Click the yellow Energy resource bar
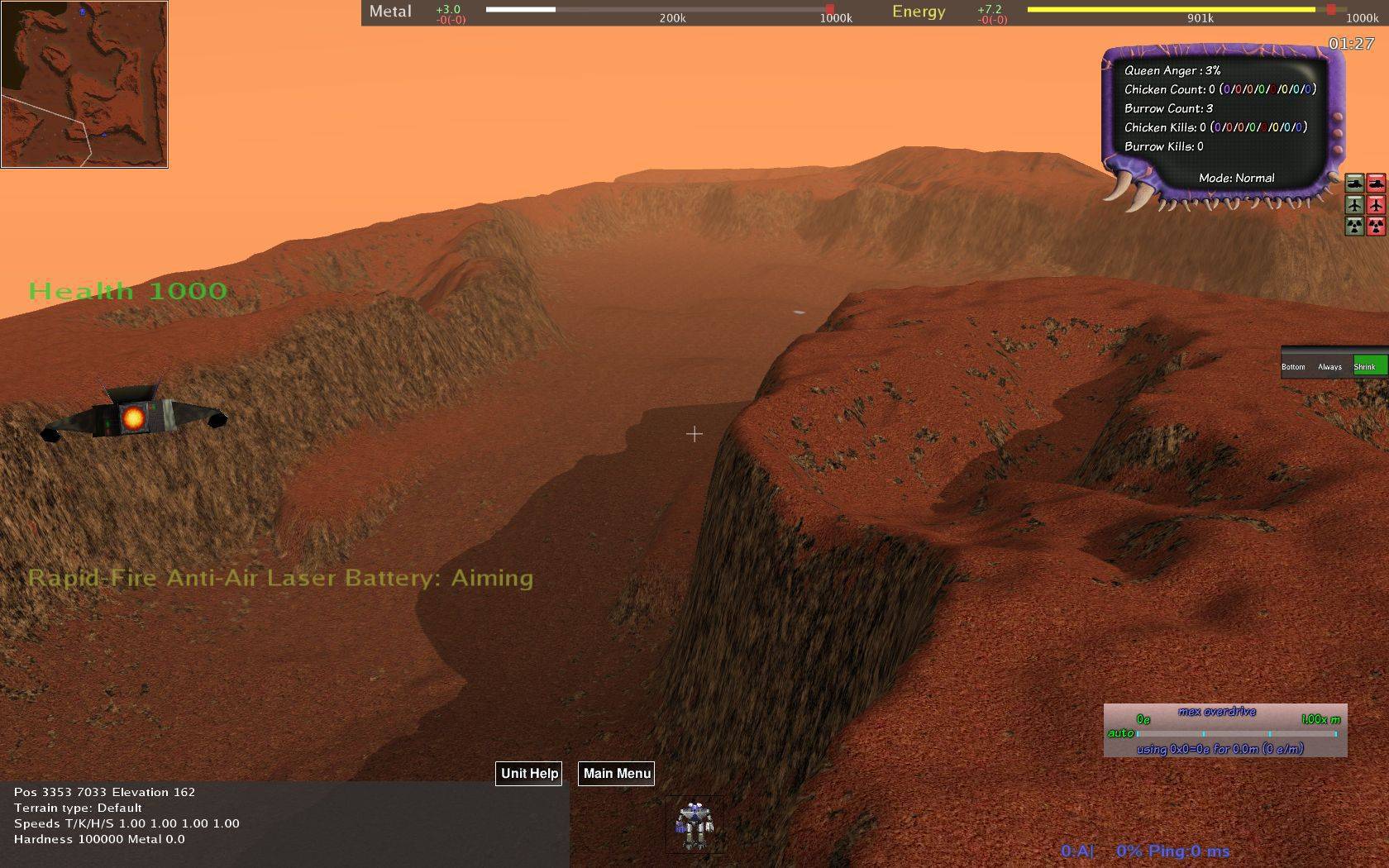 (1171, 10)
